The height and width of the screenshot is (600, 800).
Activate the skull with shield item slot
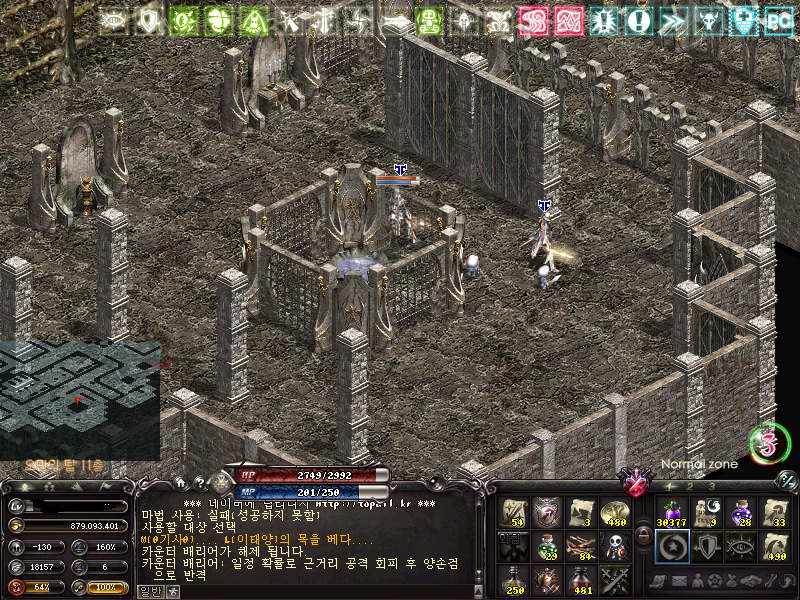[614, 546]
